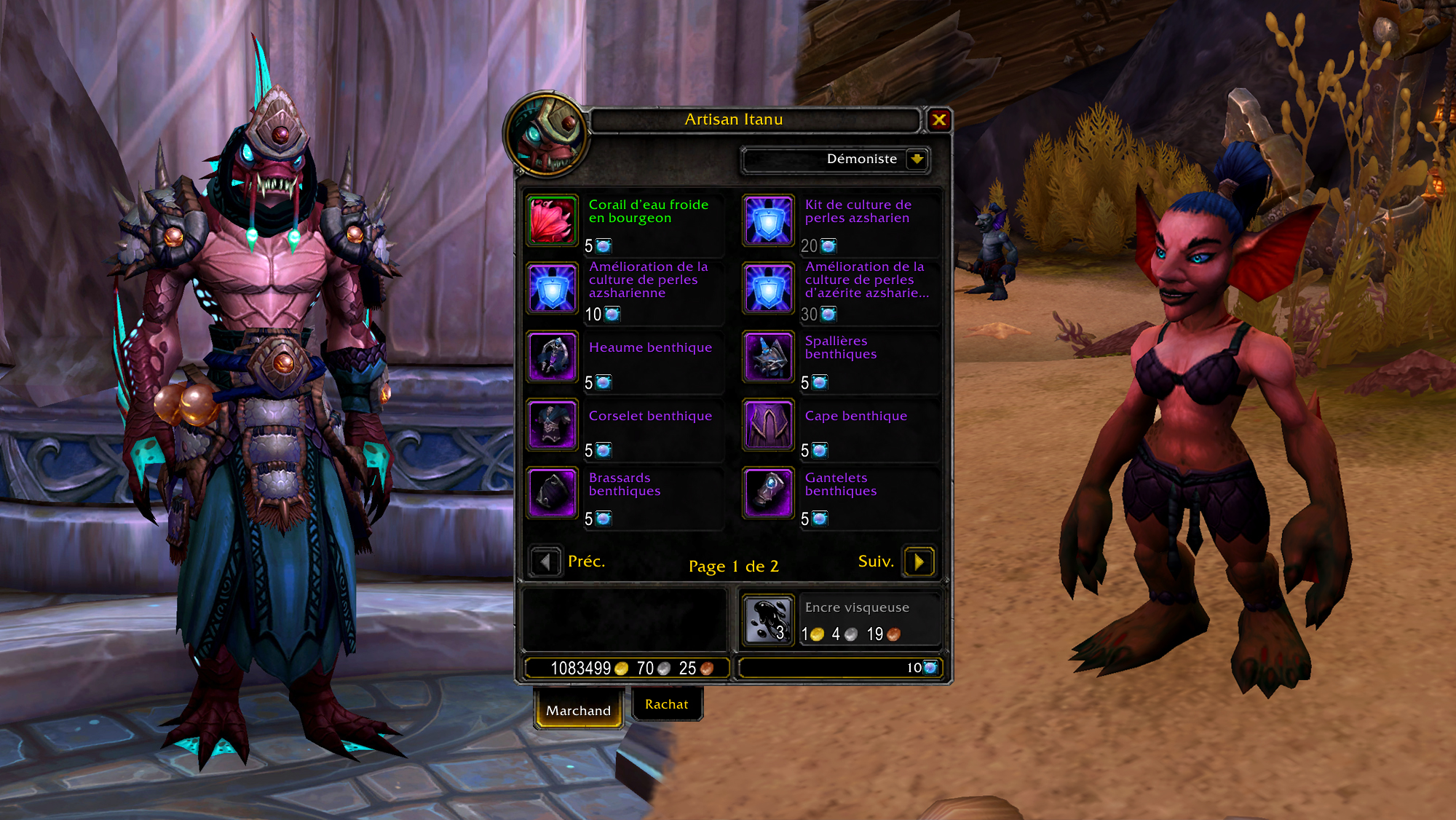
Task: Buy back the Encre visqueuse item
Action: 768,621
